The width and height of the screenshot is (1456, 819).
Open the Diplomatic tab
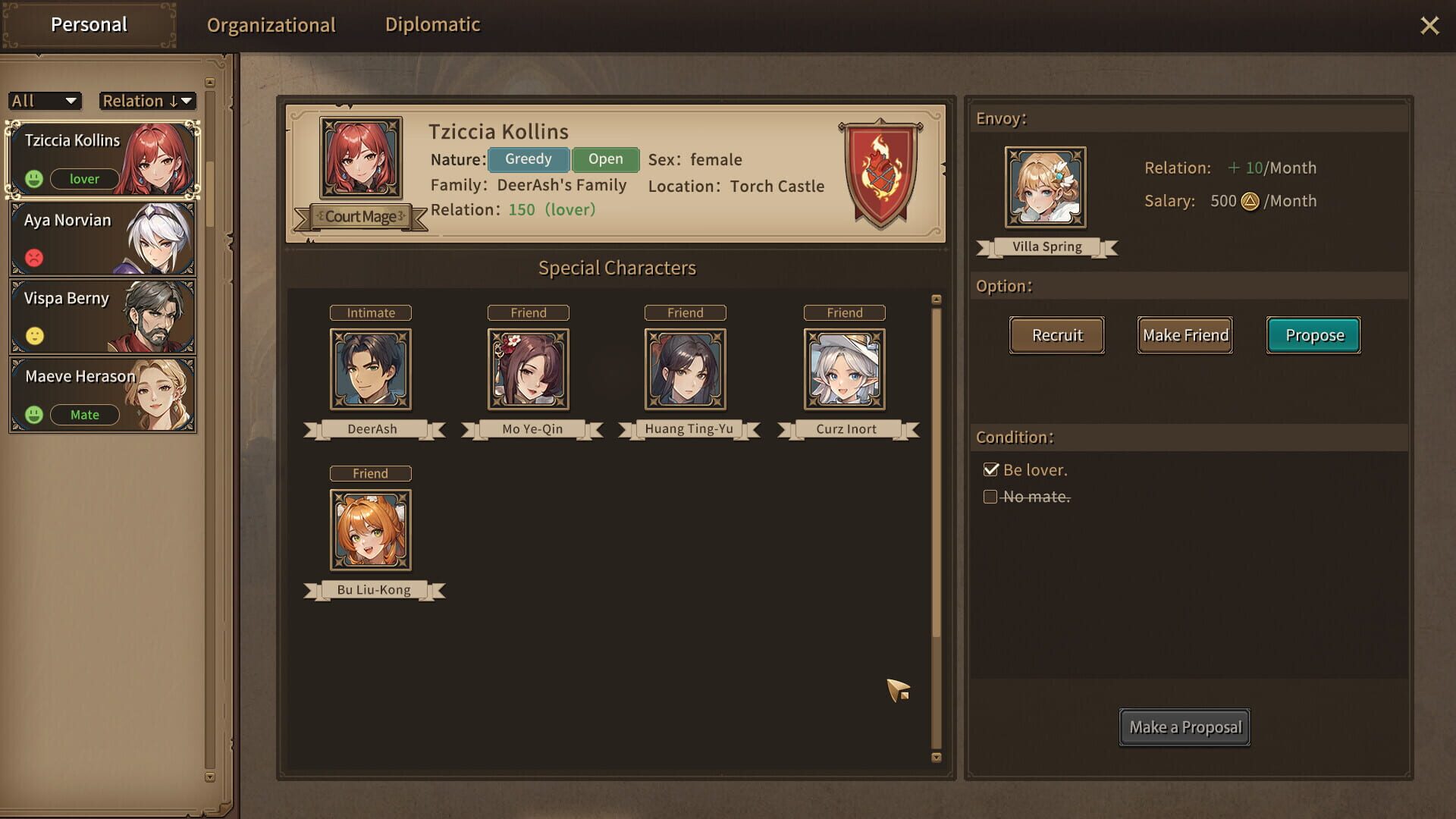pyautogui.click(x=432, y=24)
